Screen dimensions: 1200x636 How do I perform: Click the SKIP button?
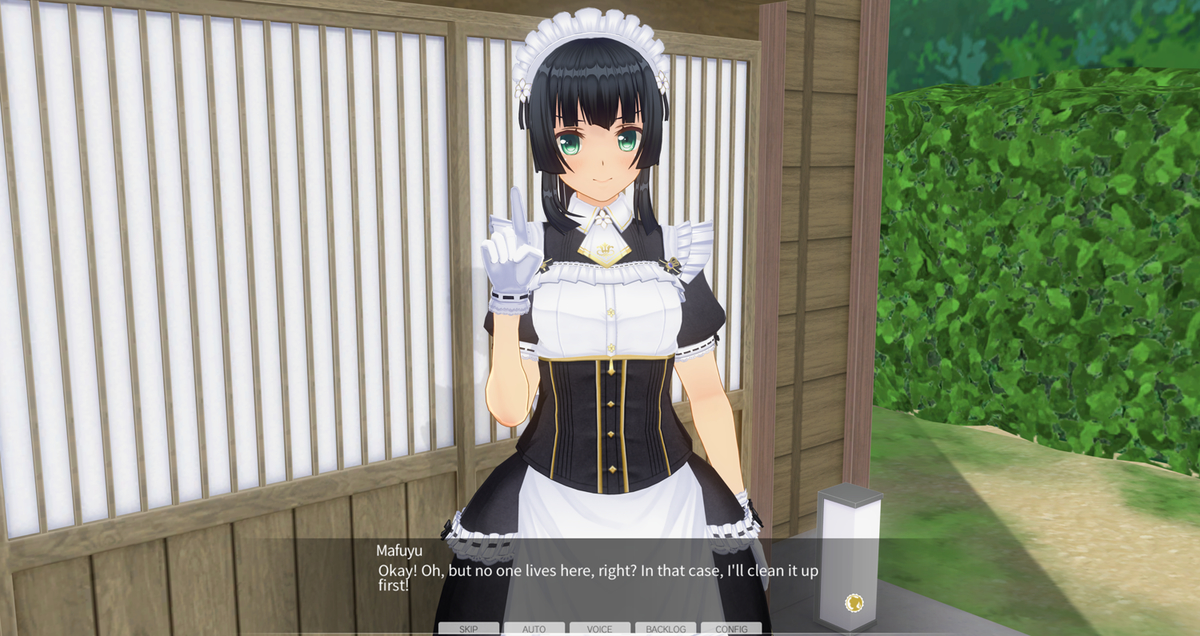click(x=468, y=629)
